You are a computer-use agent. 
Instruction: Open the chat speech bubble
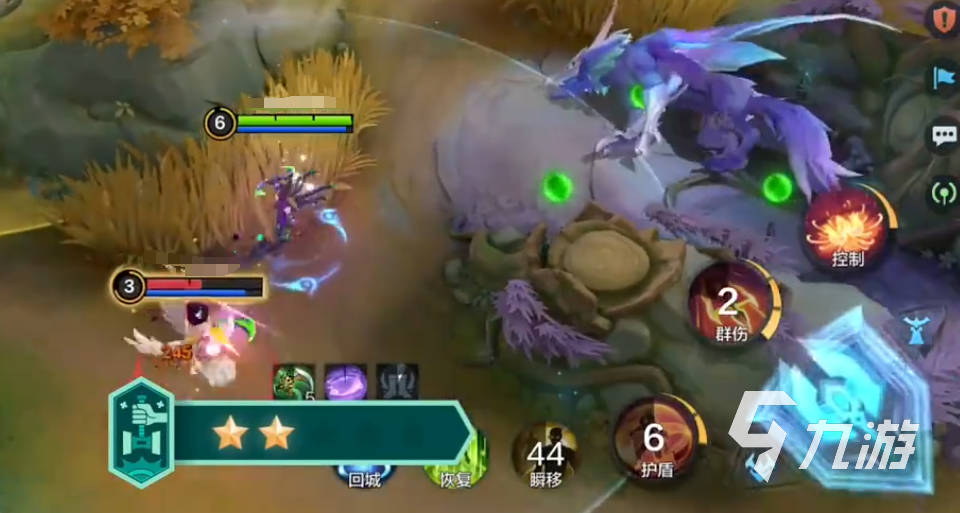pyautogui.click(x=943, y=136)
